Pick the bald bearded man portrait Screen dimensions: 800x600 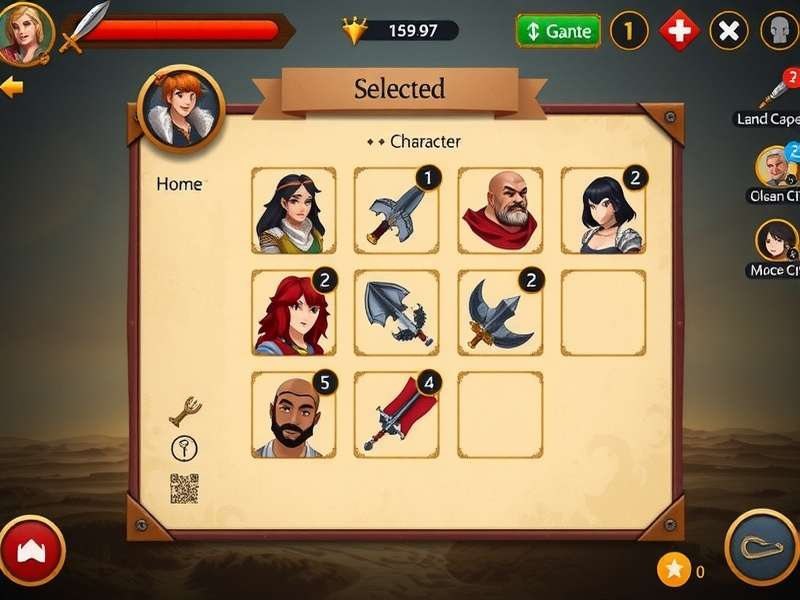(x=293, y=414)
